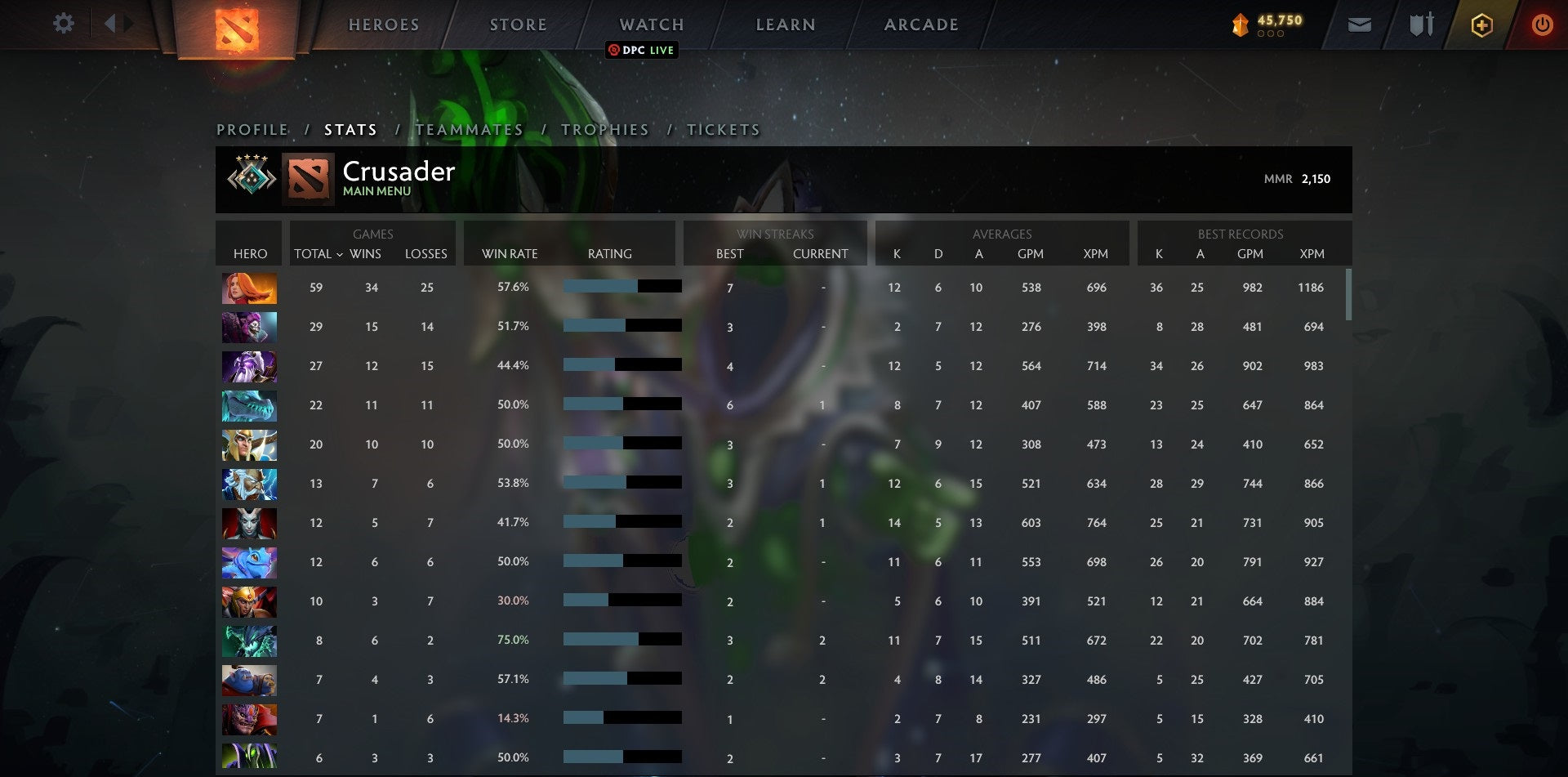Go back to the PROFILE tab
The height and width of the screenshot is (777, 1568).
251,129
